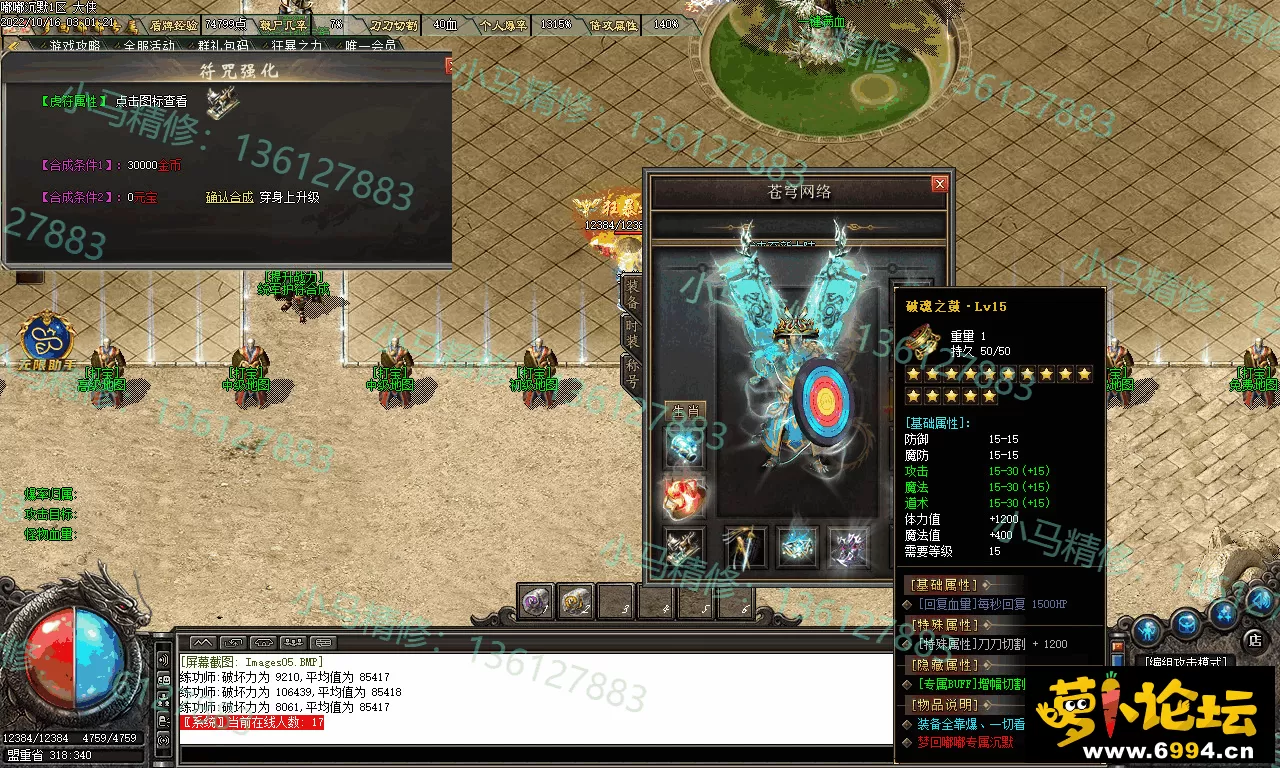This screenshot has height=768, width=1280.
Task: Click the 确认合成 confirm link
Action: 229,197
